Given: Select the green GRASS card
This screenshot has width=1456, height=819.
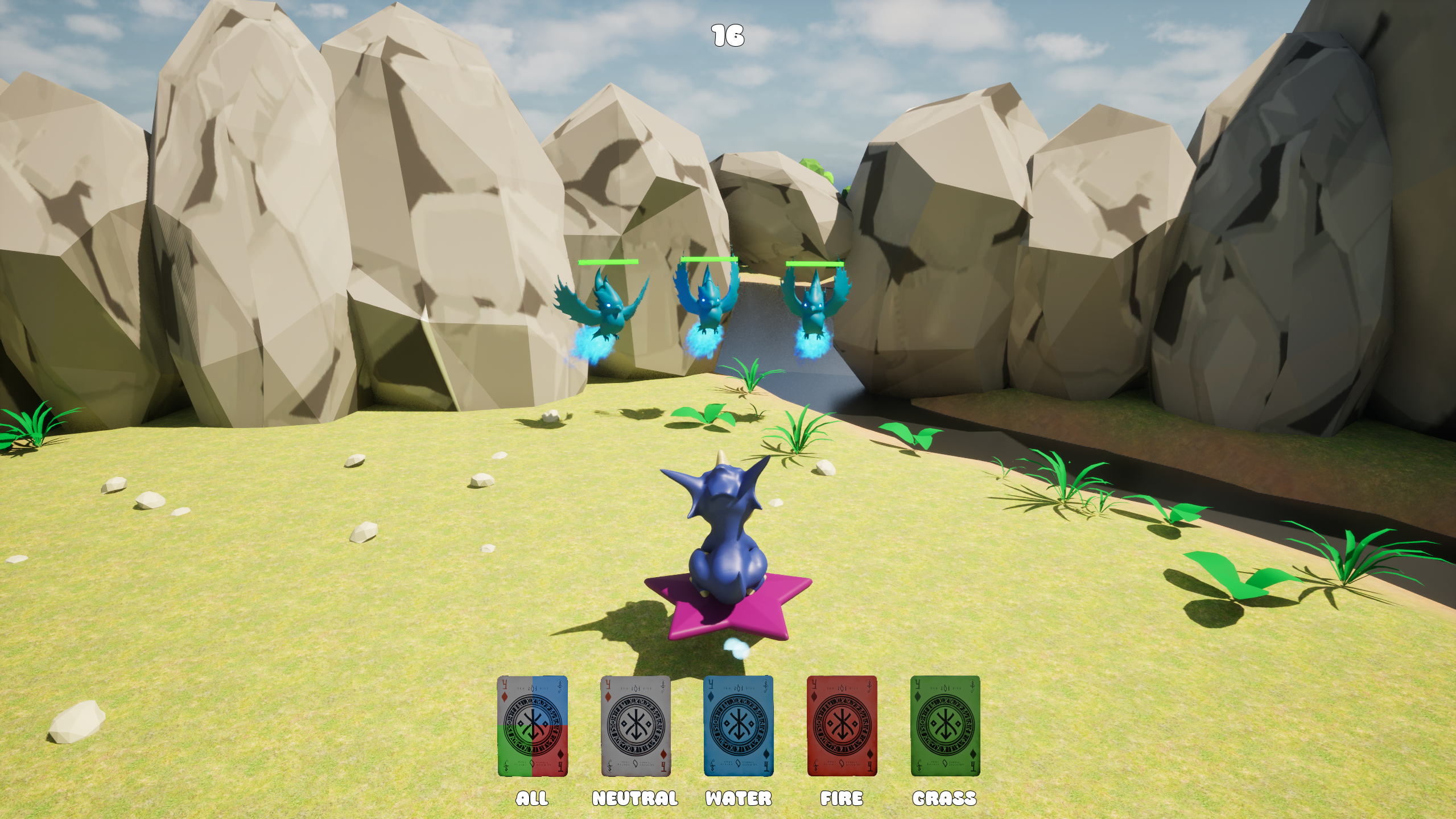Looking at the screenshot, I should click(x=945, y=726).
